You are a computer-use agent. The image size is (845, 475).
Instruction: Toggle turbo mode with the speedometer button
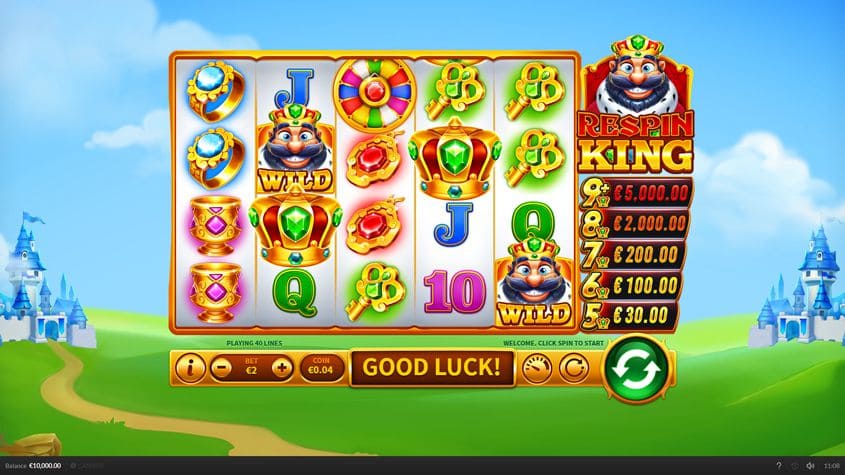[538, 368]
